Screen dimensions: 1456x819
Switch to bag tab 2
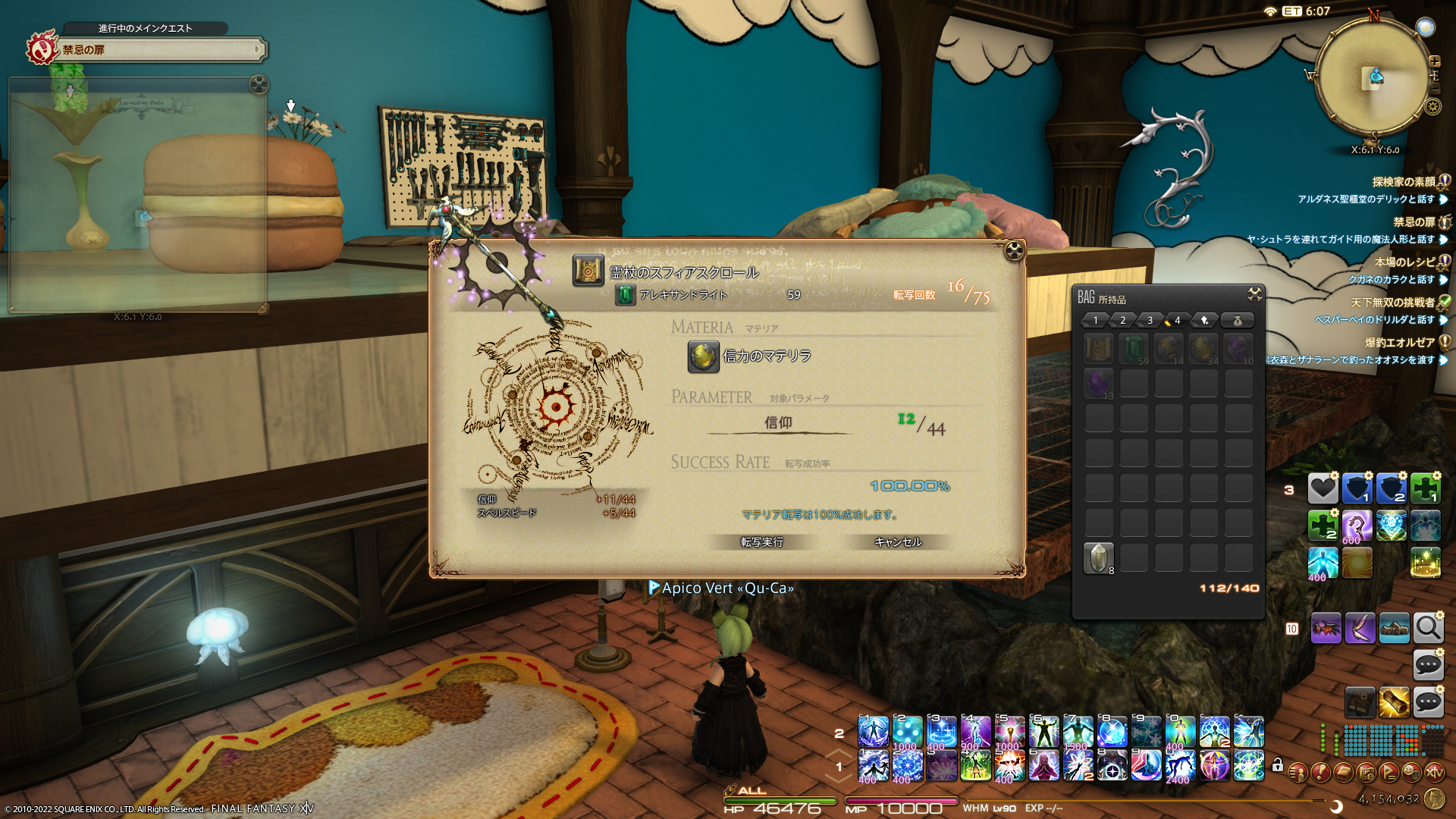coord(1123,321)
